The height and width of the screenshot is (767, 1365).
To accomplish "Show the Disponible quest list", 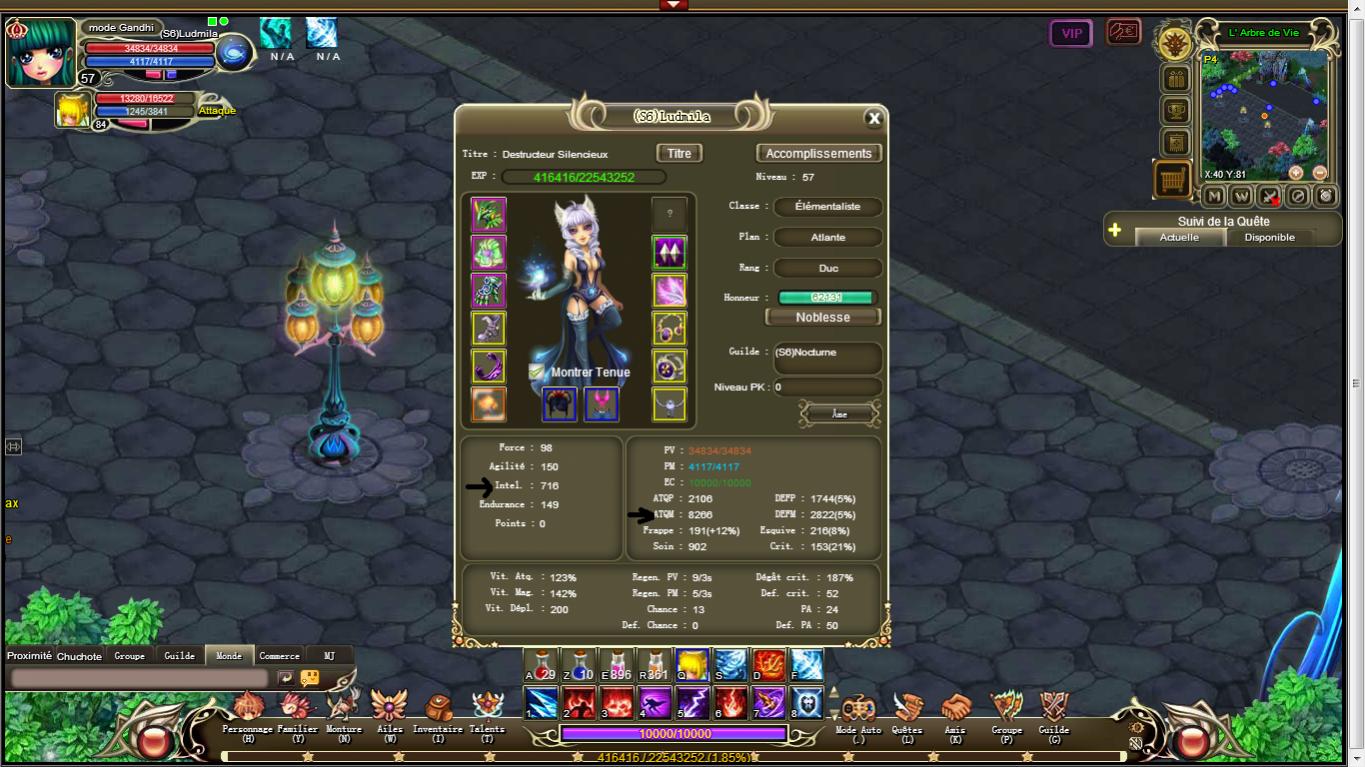I will coord(1269,237).
